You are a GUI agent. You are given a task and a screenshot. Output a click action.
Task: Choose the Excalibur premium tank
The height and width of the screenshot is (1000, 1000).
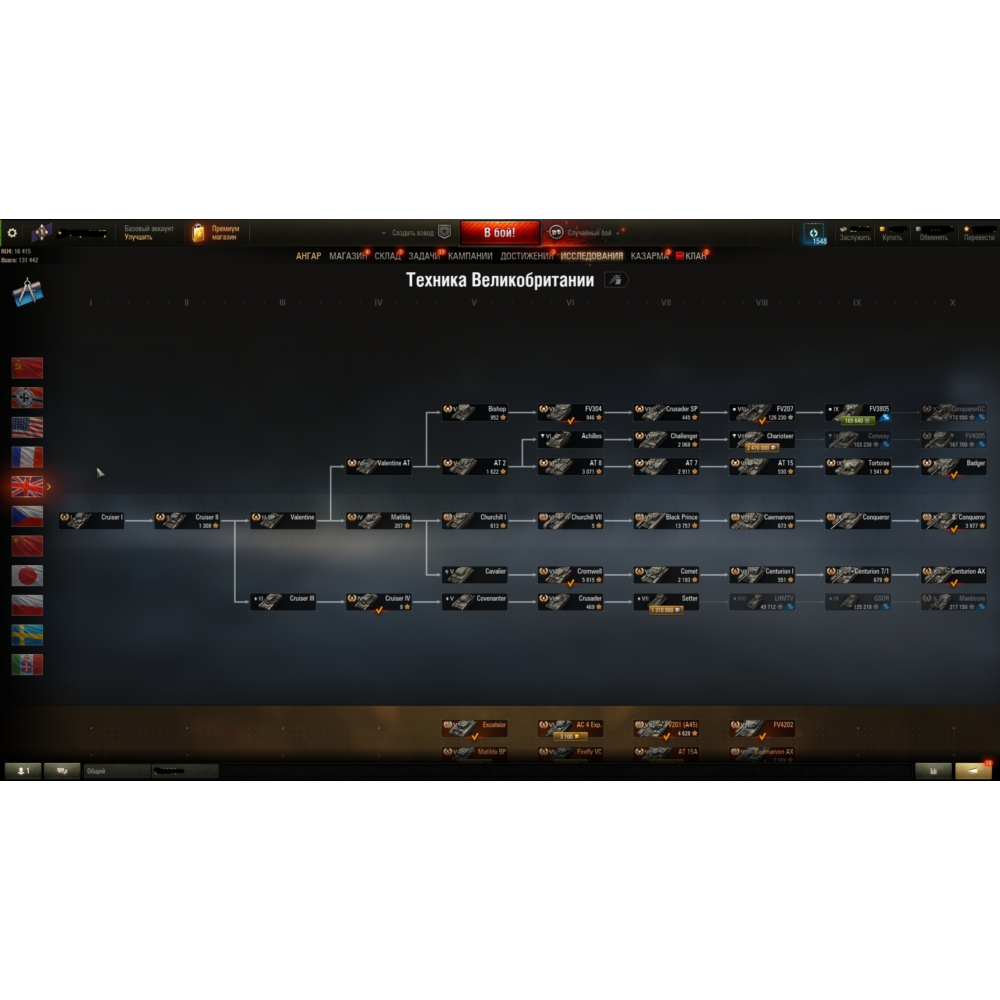point(475,727)
